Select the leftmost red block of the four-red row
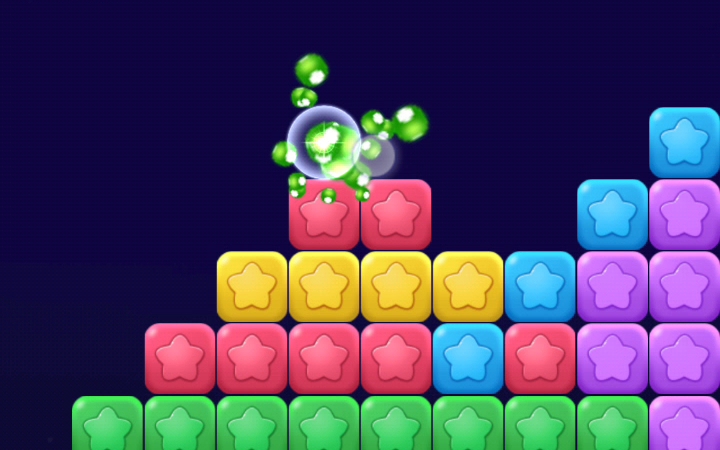The height and width of the screenshot is (450, 720). tap(180, 358)
